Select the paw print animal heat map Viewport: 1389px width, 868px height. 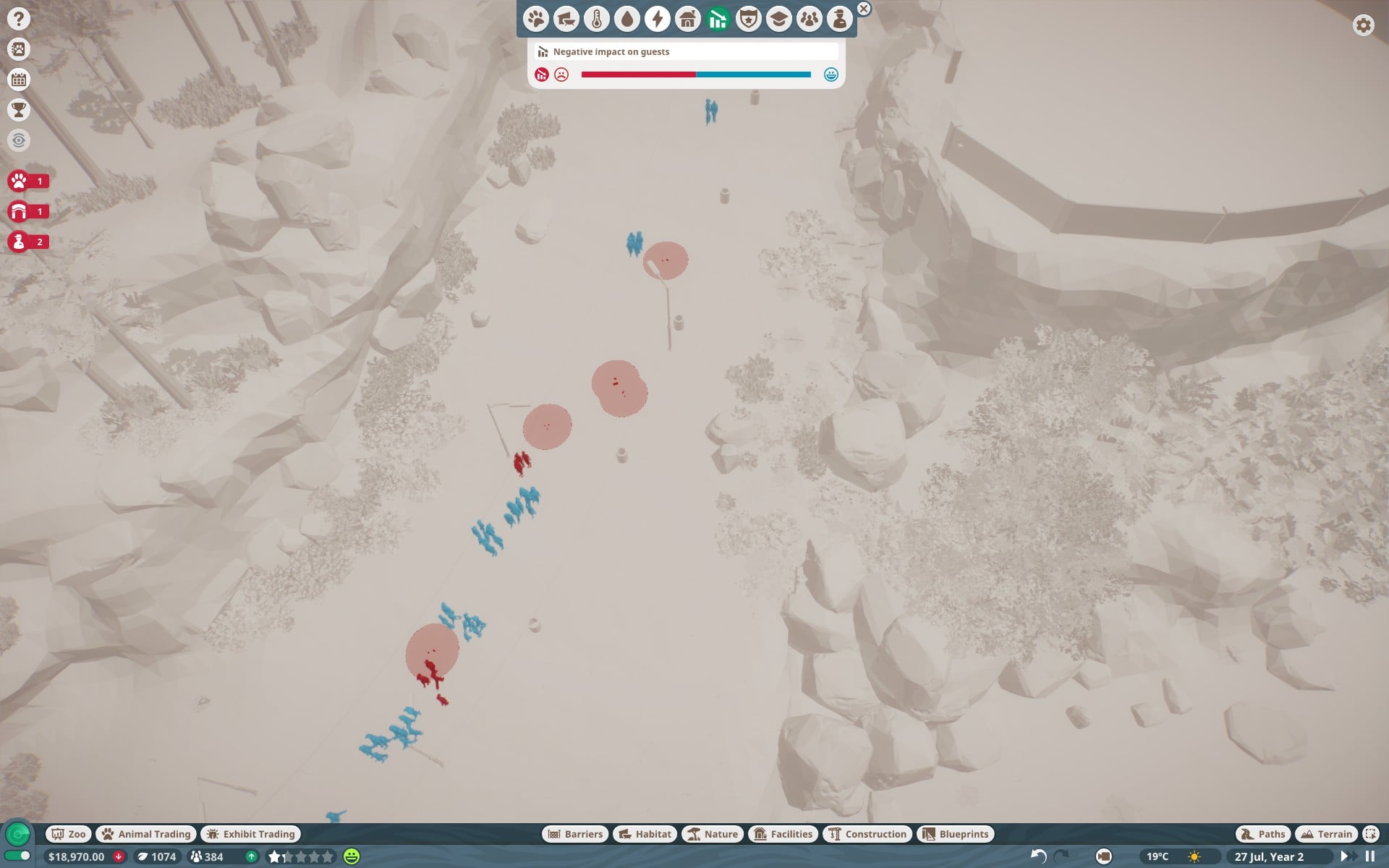tap(536, 19)
